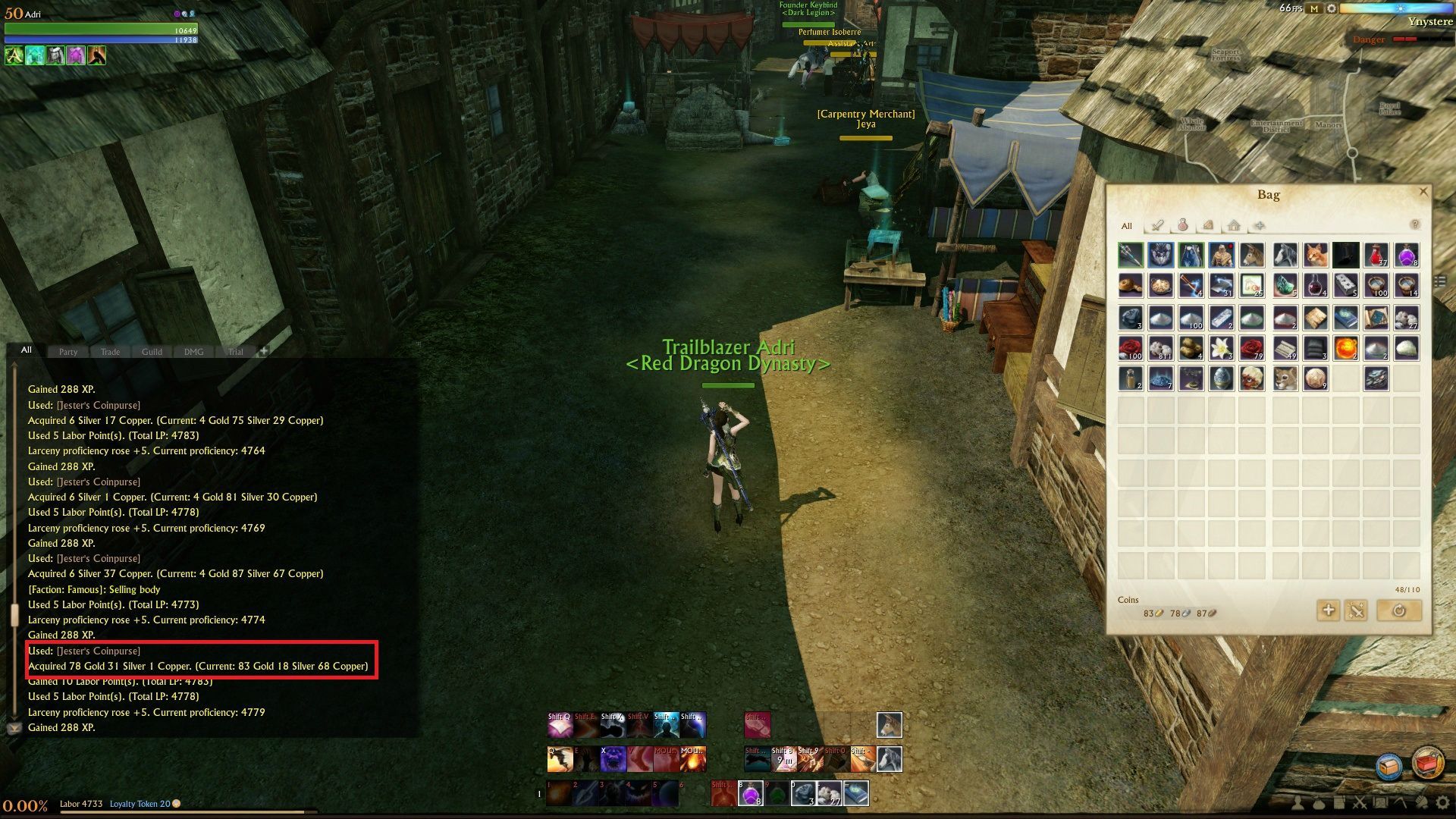Open the settings gear in the bottom-right bar

point(1443,802)
